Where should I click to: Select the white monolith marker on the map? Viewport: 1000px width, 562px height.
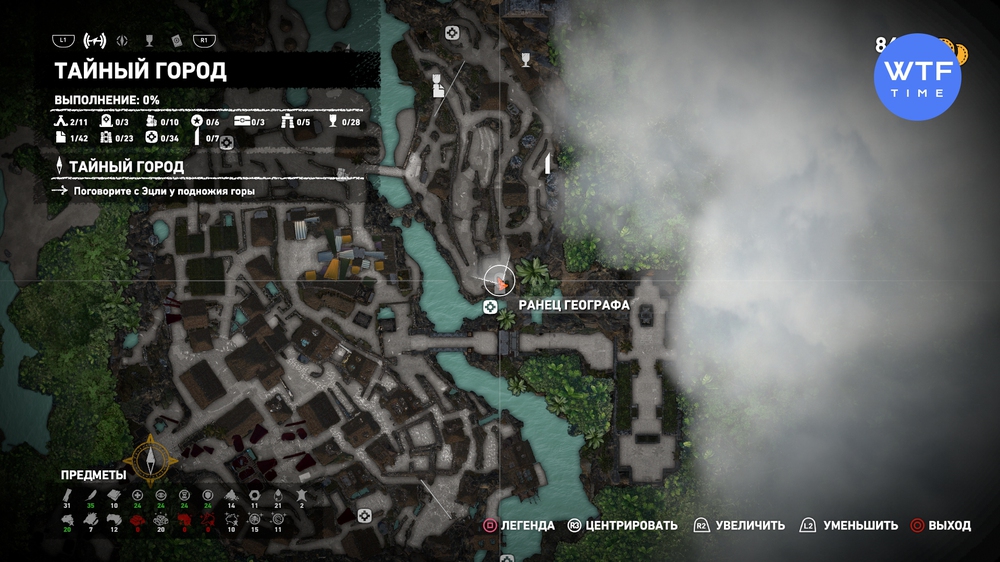(x=547, y=164)
